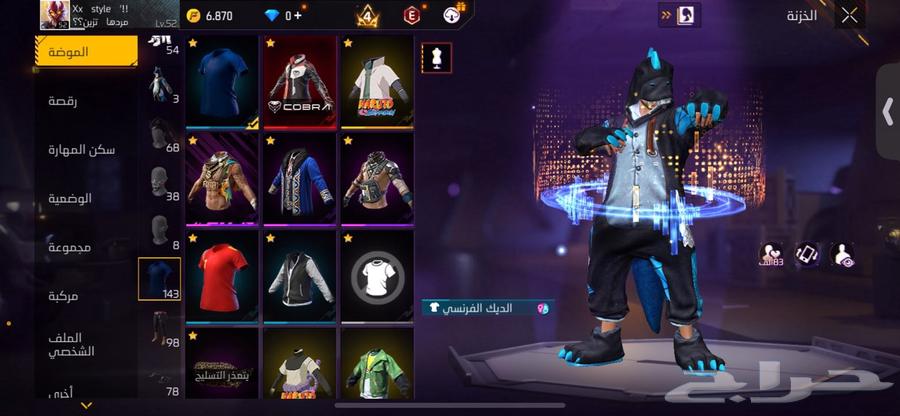Select the الوضعية tab
Screen dimensions: 900x416
[x=70, y=198]
